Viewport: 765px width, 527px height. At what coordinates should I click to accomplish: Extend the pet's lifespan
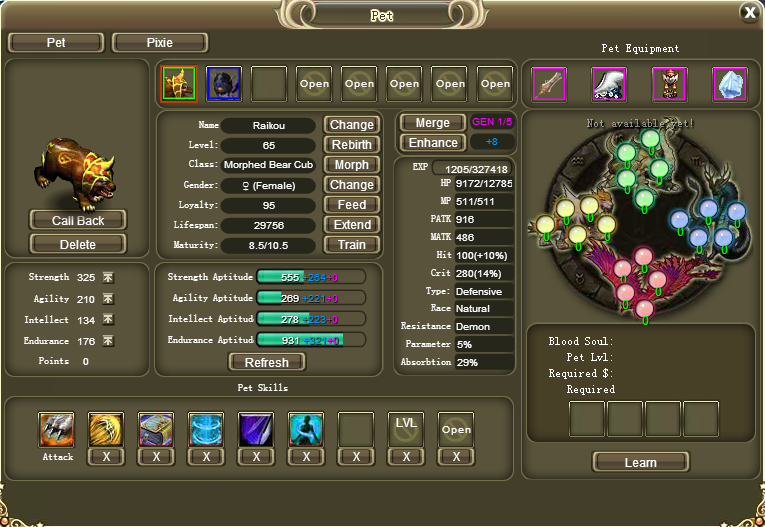point(351,225)
